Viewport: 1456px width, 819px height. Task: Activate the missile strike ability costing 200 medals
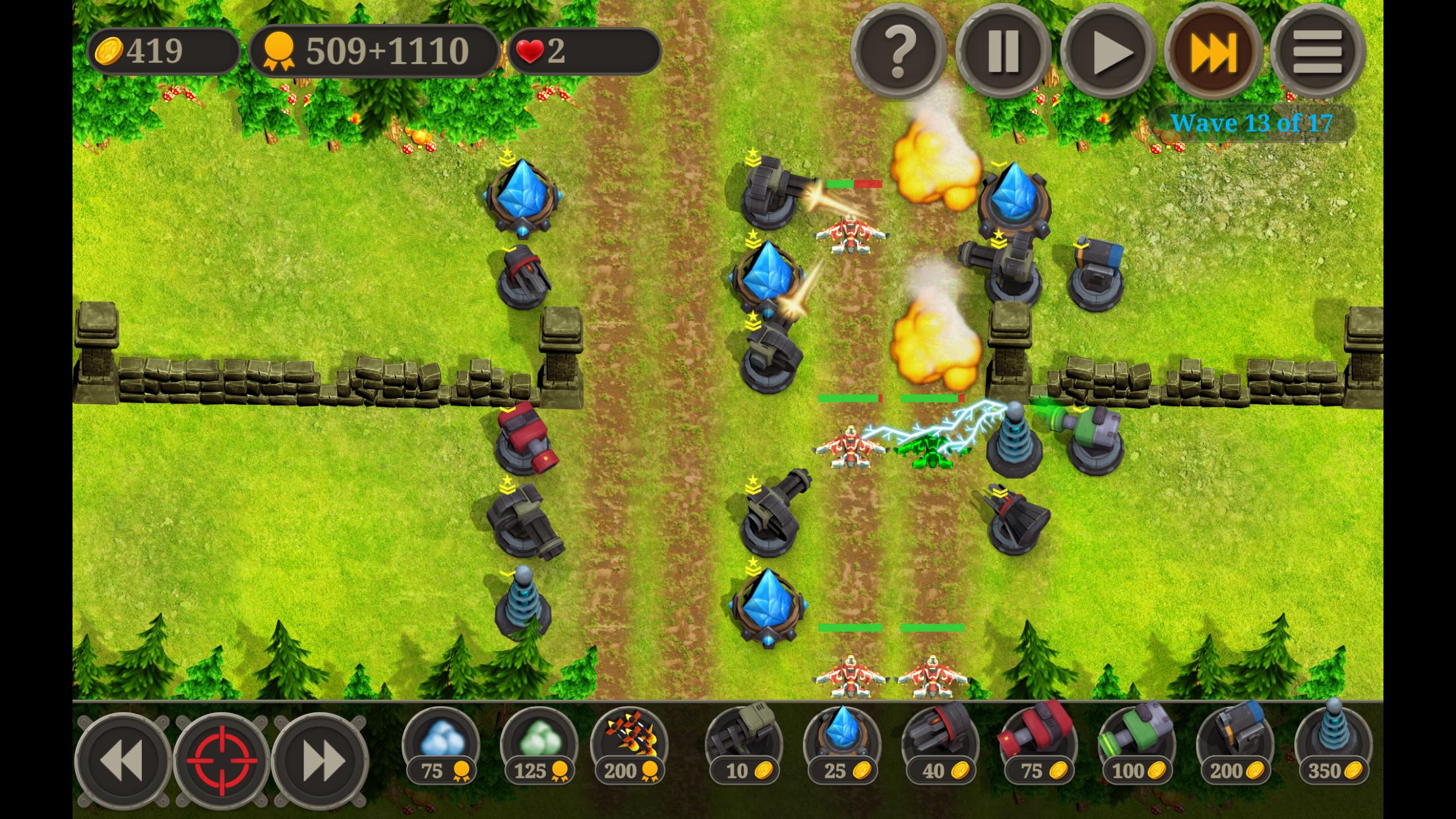point(631,744)
